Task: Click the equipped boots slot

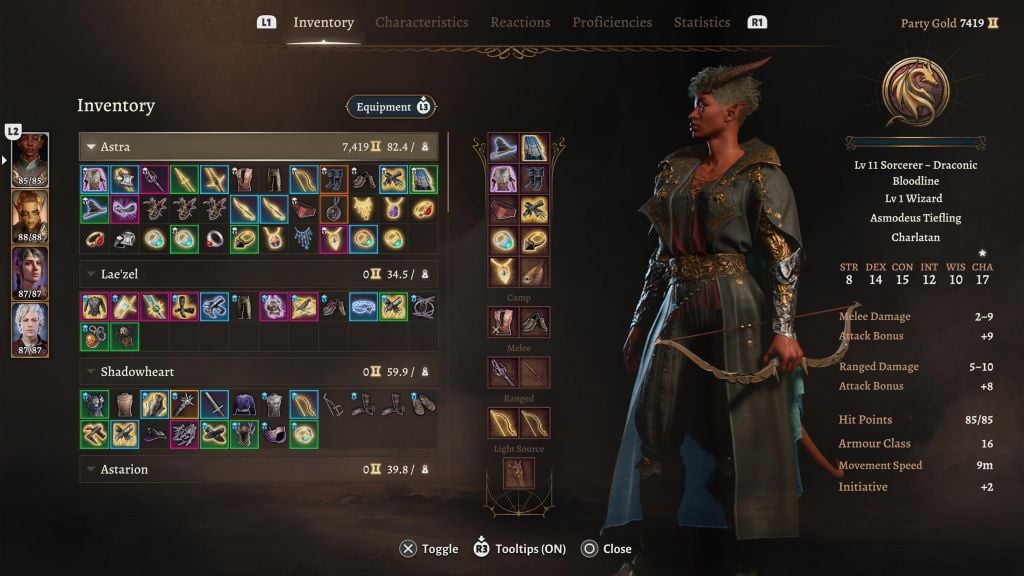Action: point(534,179)
